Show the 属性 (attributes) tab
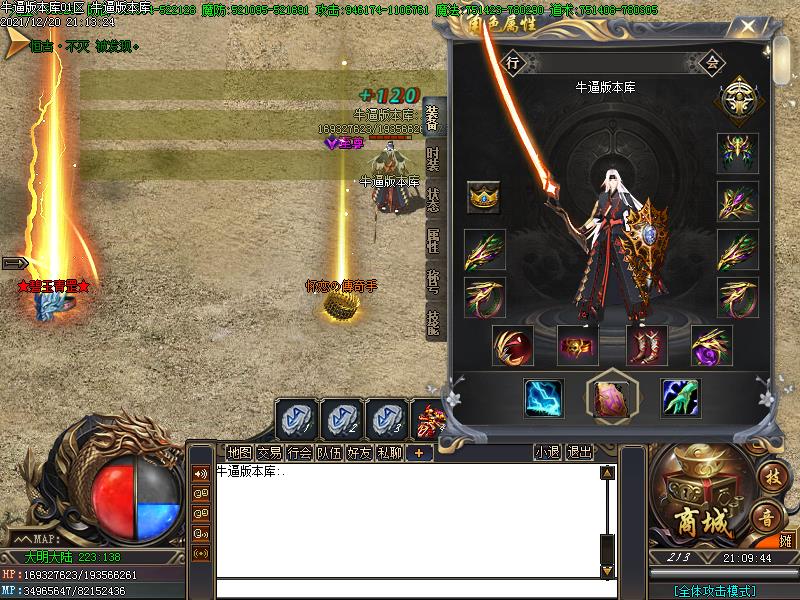The height and width of the screenshot is (600, 800). (x=433, y=242)
